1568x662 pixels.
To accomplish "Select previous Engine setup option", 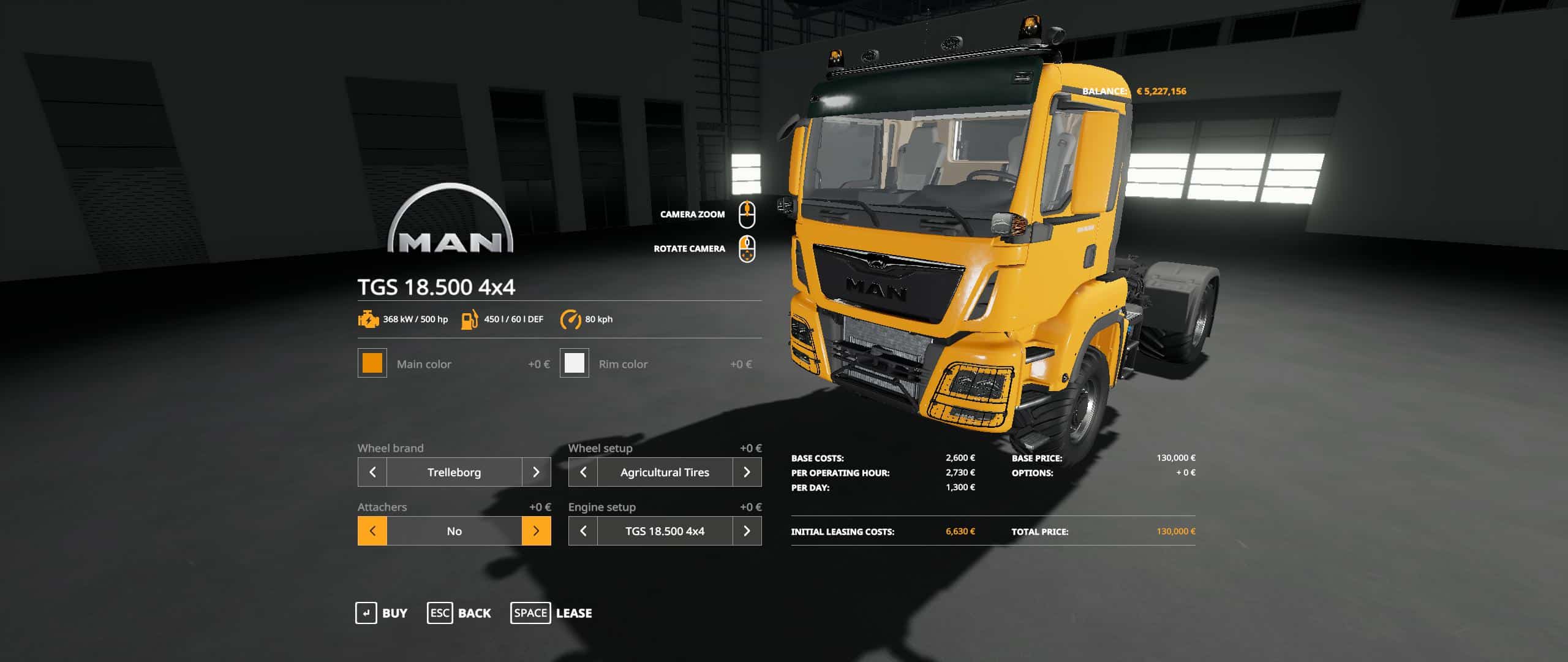I will (x=583, y=531).
